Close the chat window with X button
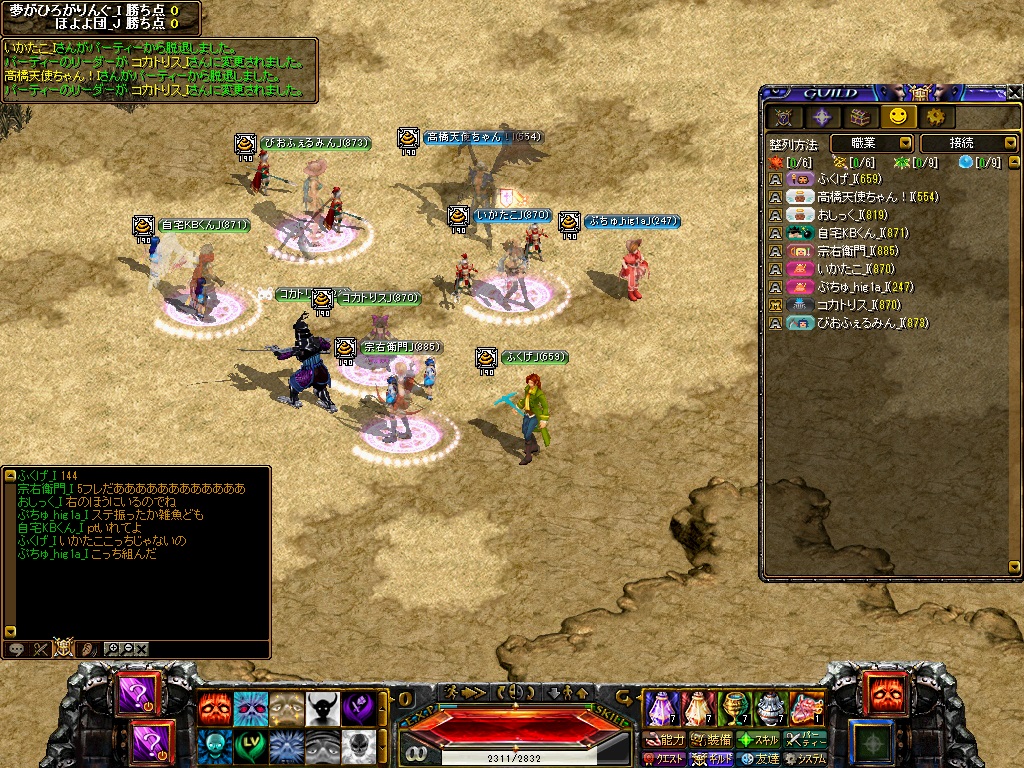Image resolution: width=1024 pixels, height=768 pixels. [142, 649]
